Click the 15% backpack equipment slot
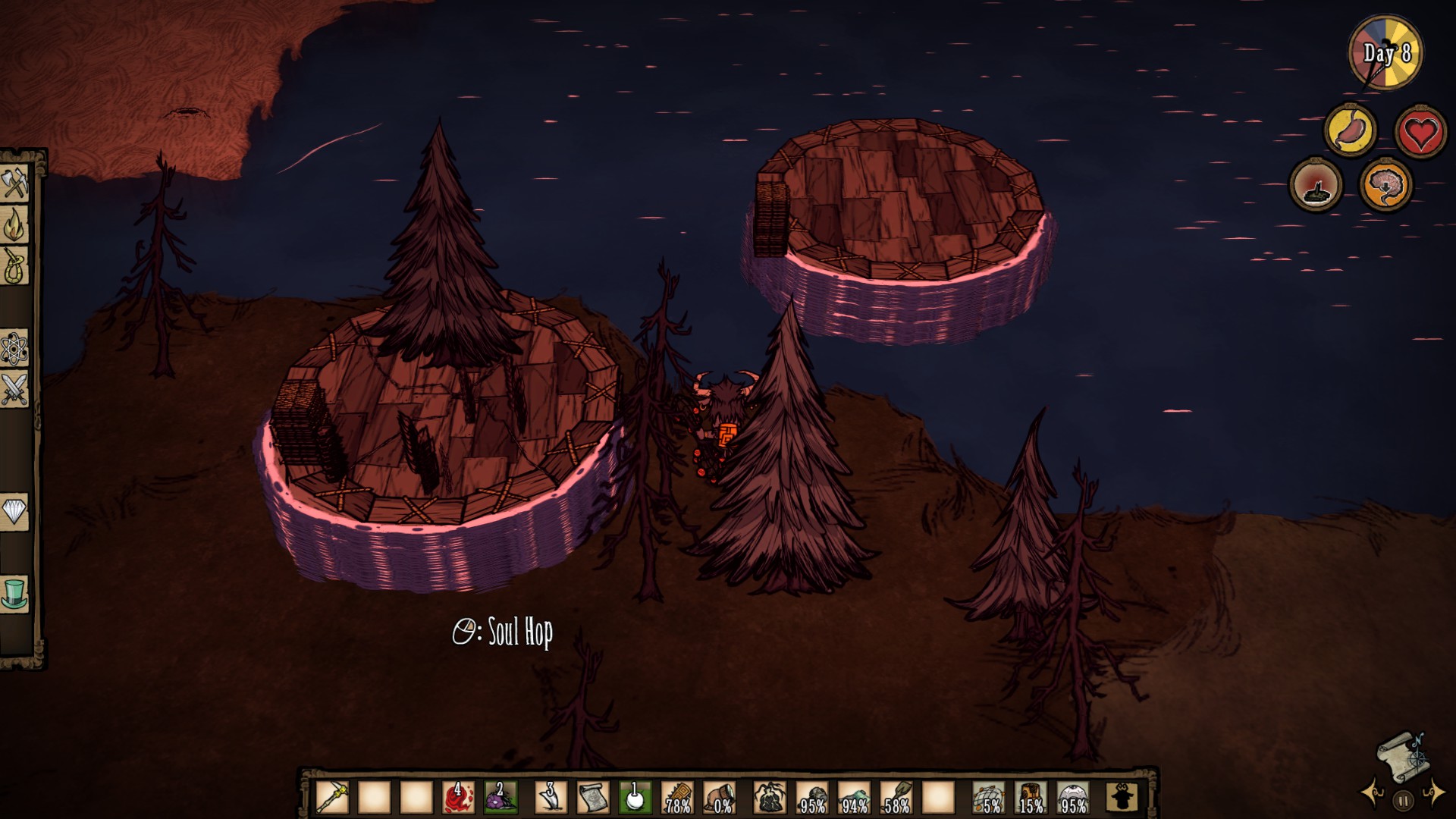Screen dimensions: 1456x819 [x=1031, y=797]
